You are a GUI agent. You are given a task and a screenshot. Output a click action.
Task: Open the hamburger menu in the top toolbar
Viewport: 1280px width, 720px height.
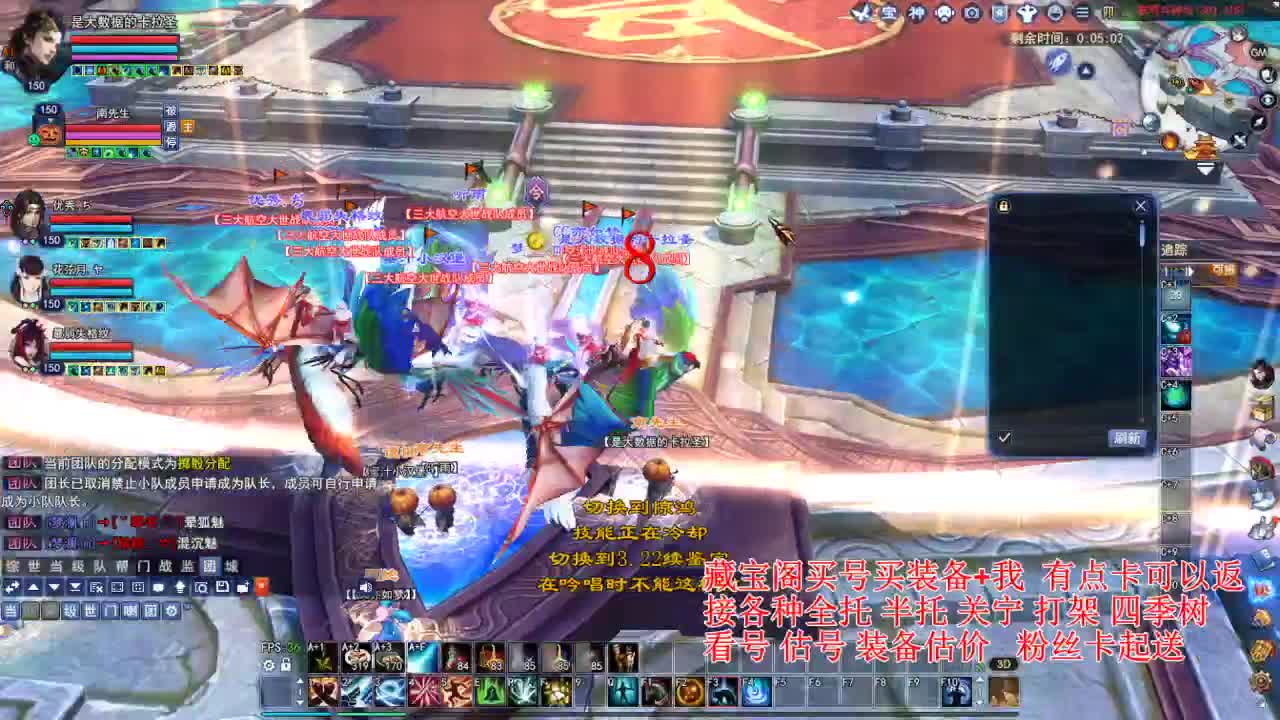[x=1081, y=13]
